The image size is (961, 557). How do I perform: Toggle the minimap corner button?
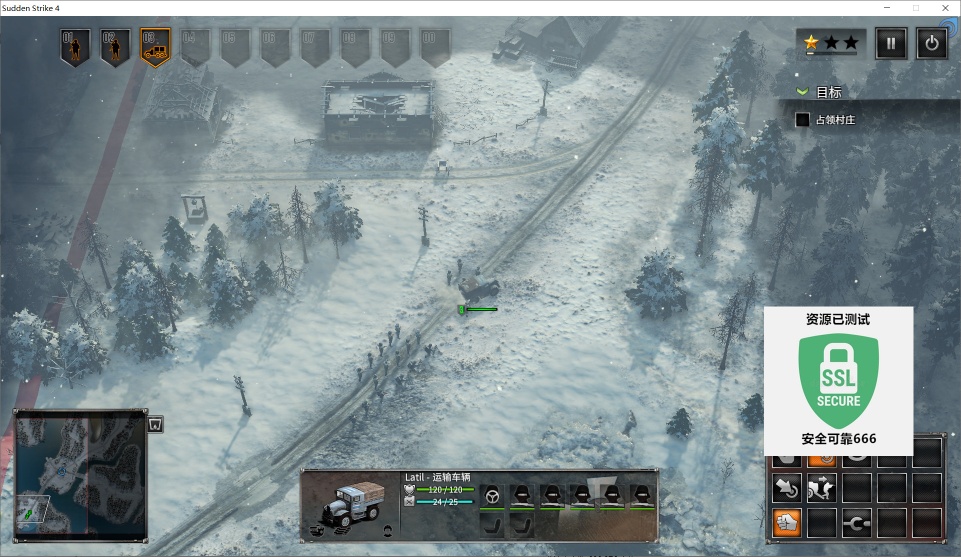[x=155, y=424]
